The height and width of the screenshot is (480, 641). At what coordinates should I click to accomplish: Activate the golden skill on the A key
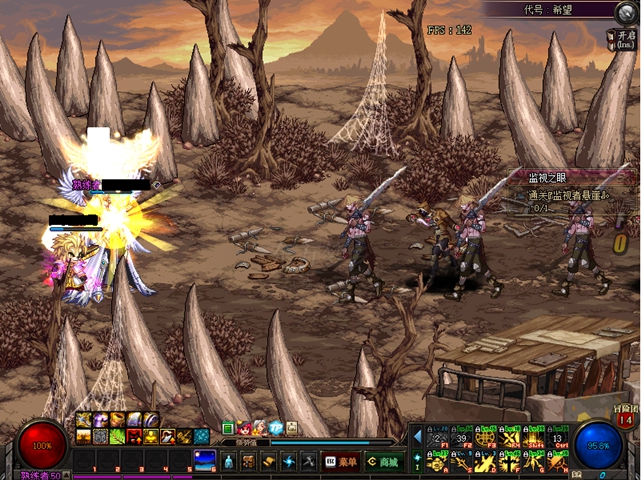coord(436,460)
